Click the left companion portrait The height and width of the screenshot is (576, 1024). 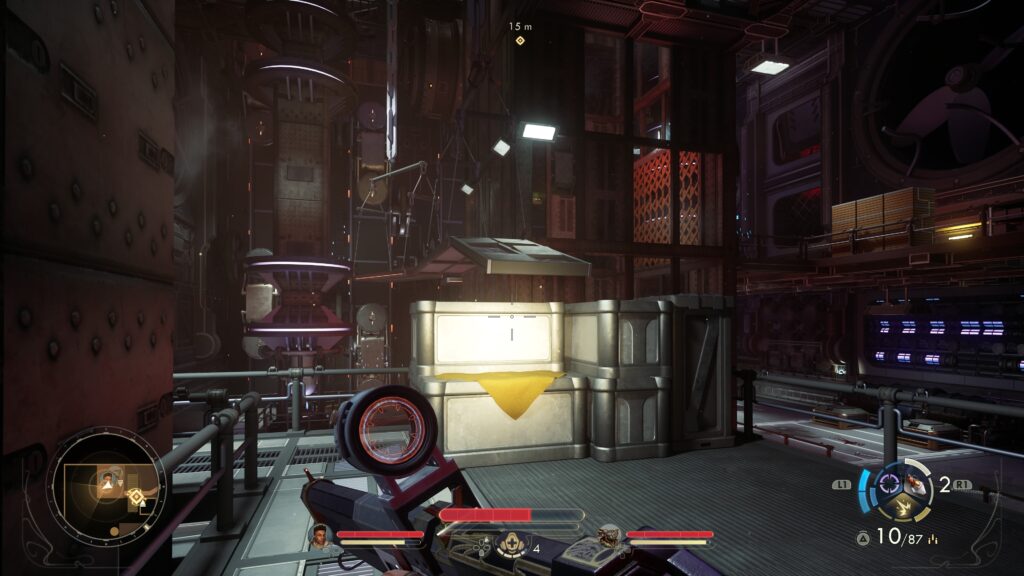click(x=319, y=536)
